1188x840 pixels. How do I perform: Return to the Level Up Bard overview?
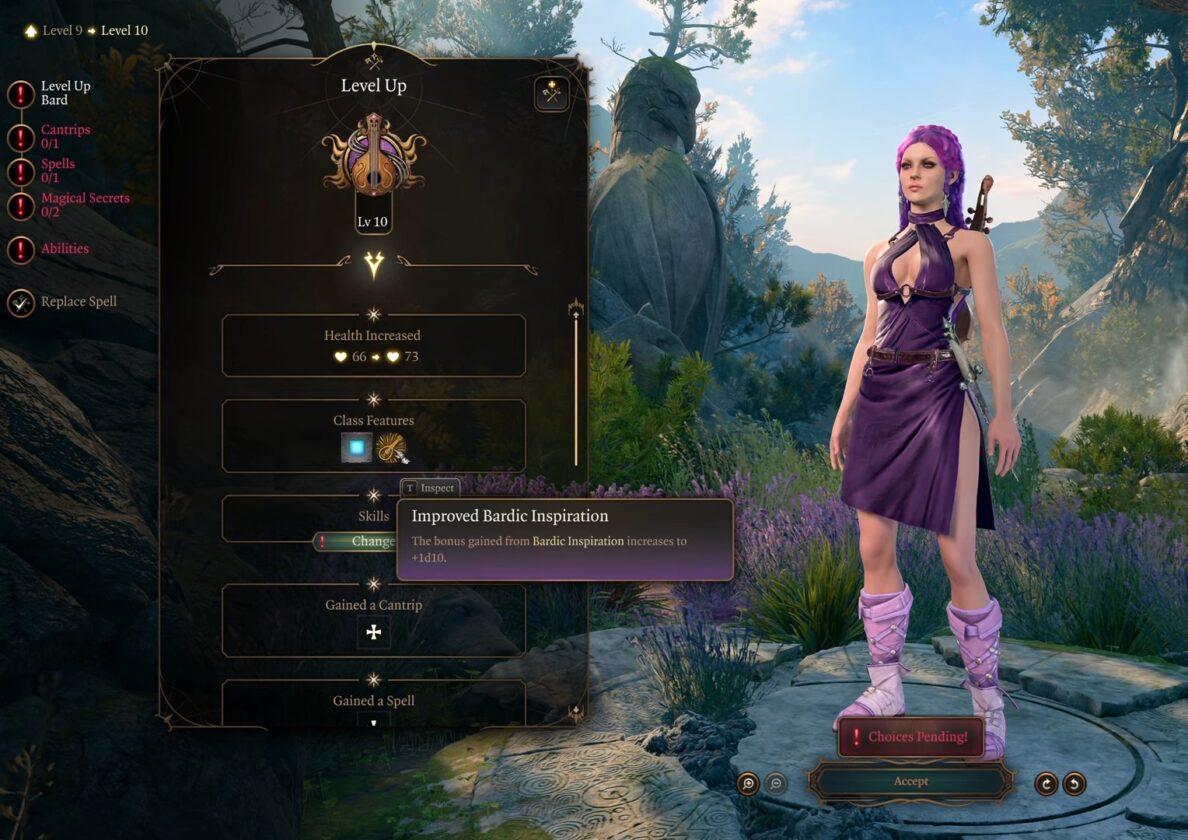(65, 93)
